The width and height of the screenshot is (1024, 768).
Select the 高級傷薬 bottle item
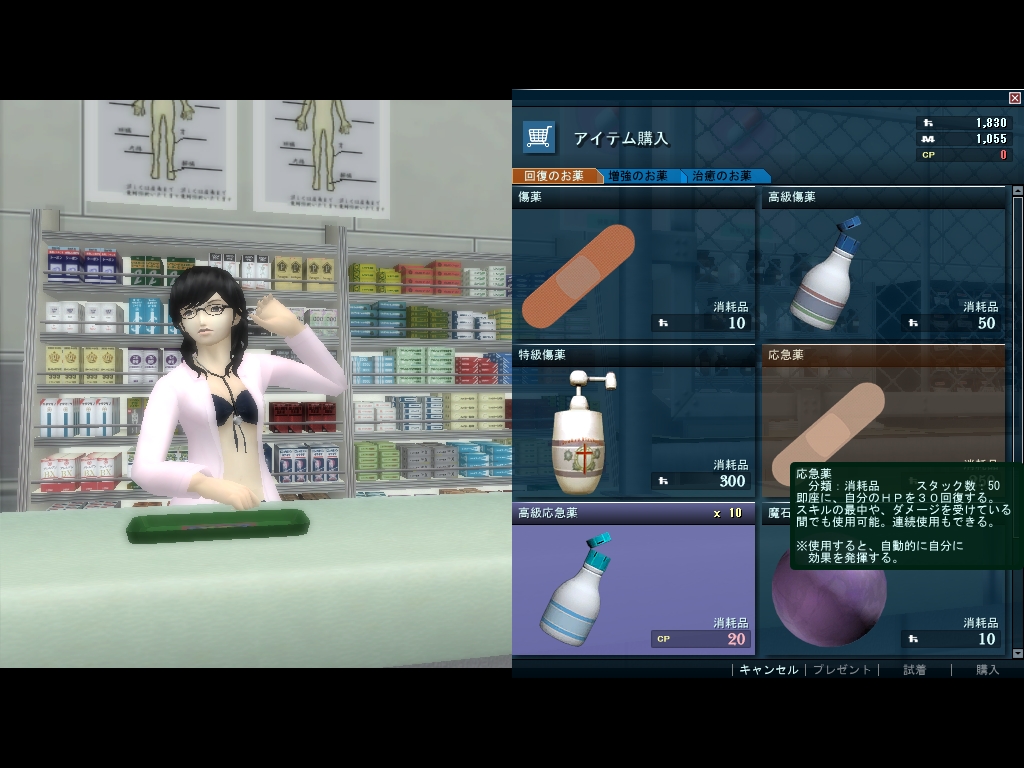882,270
